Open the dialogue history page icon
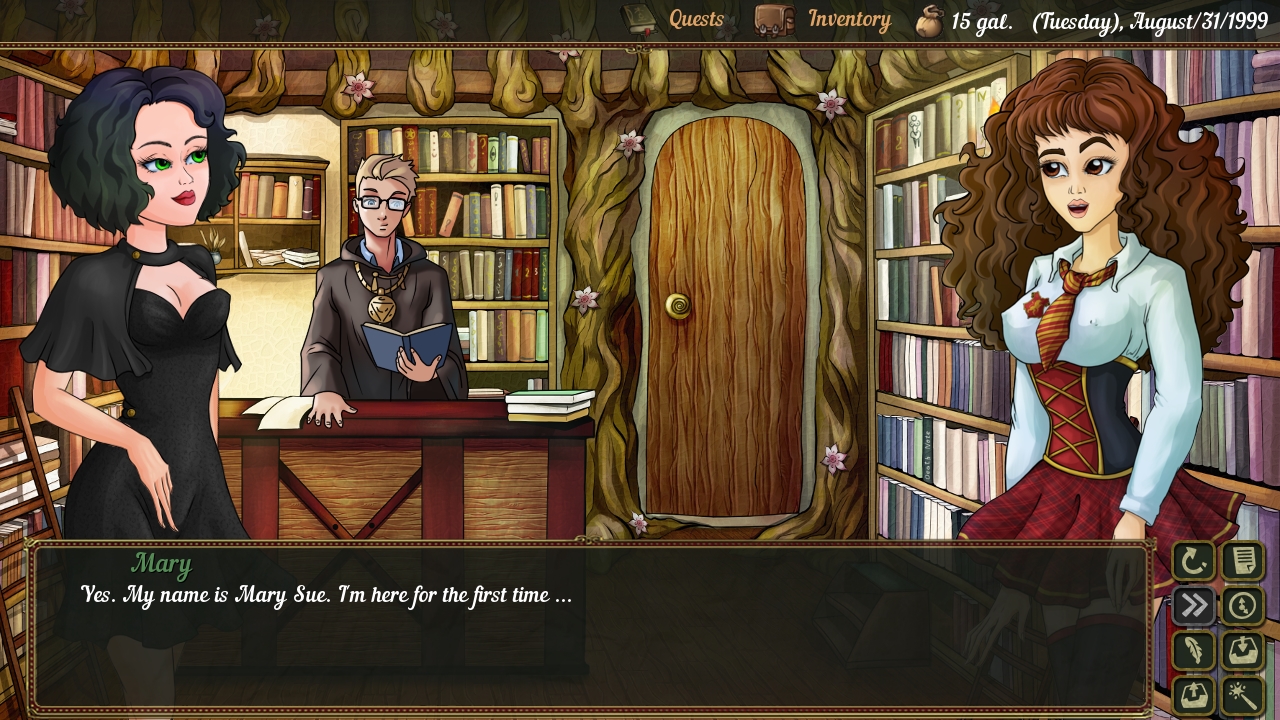The height and width of the screenshot is (720, 1280). pos(1243,561)
